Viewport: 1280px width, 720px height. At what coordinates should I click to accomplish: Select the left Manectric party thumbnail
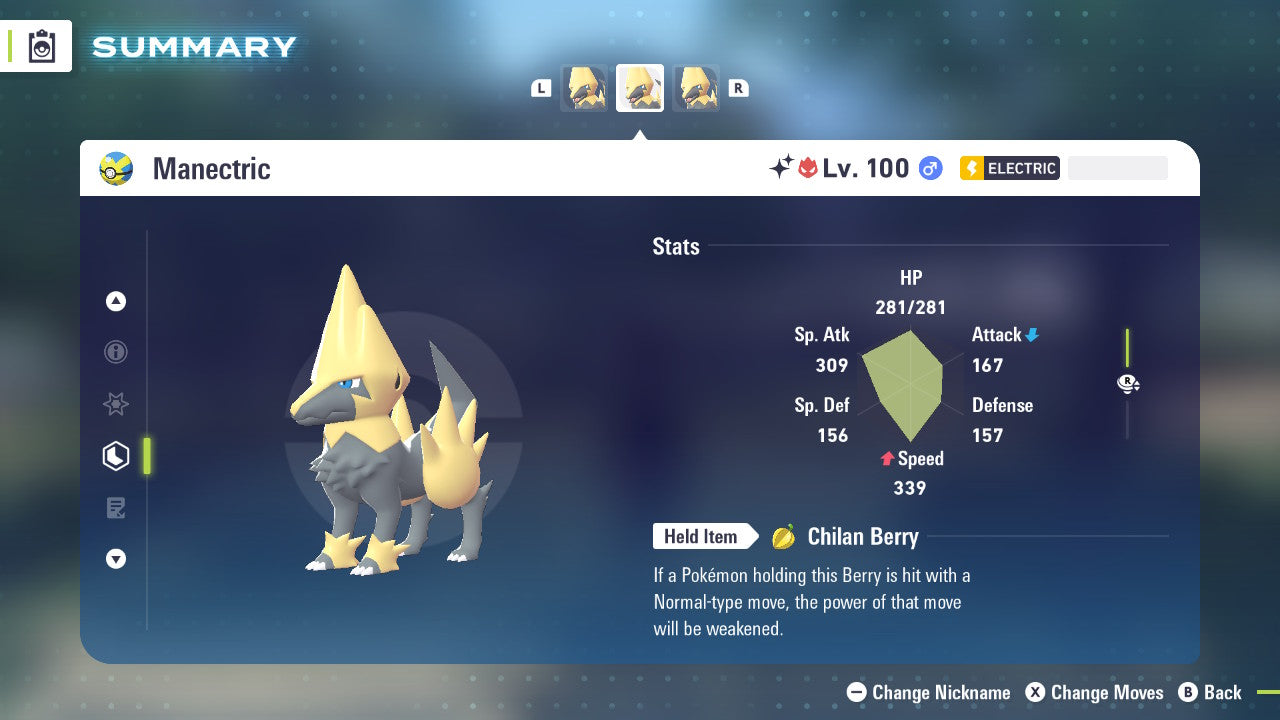click(x=584, y=87)
